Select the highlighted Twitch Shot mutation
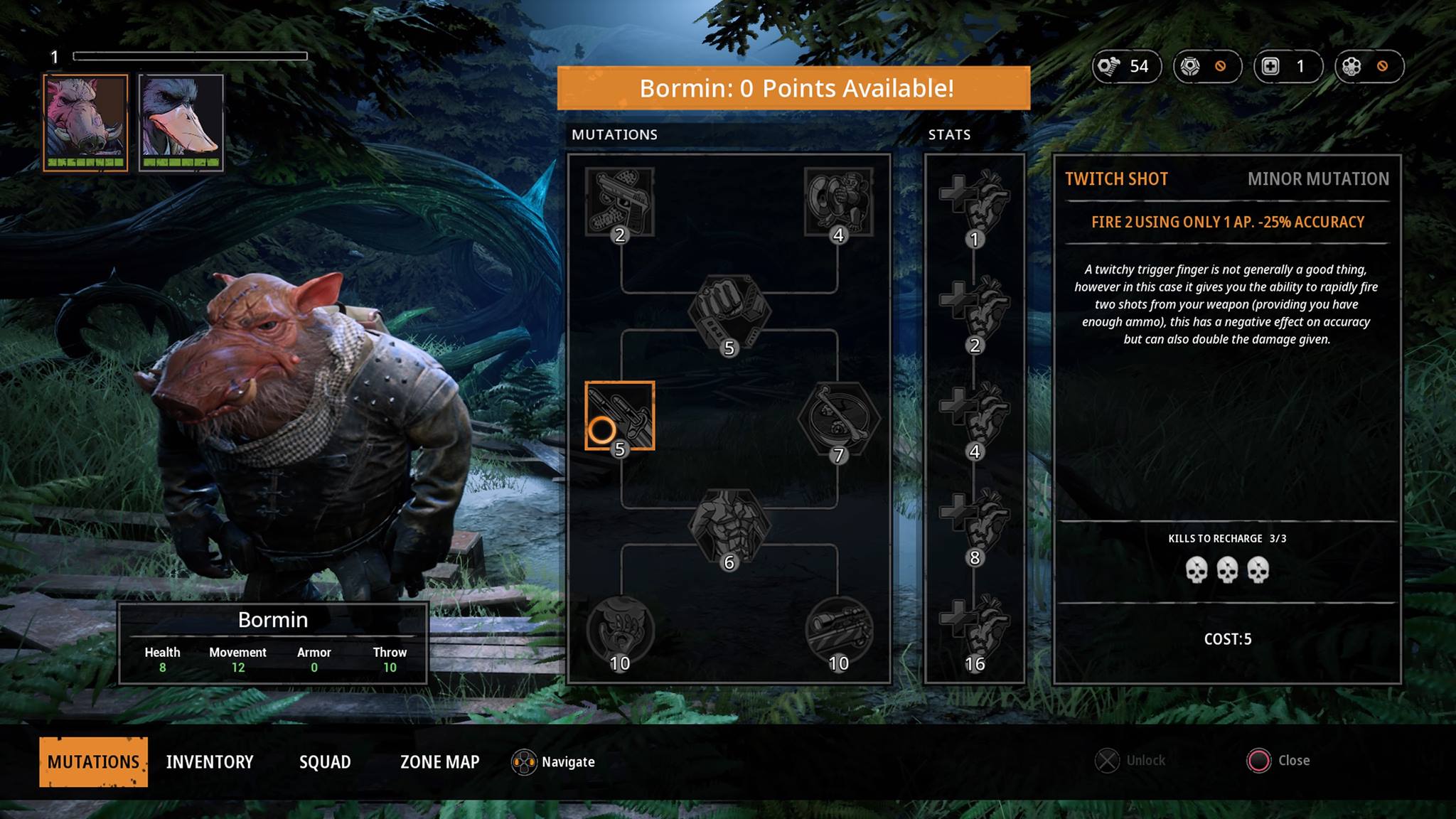Image resolution: width=1456 pixels, height=819 pixels. [x=619, y=416]
